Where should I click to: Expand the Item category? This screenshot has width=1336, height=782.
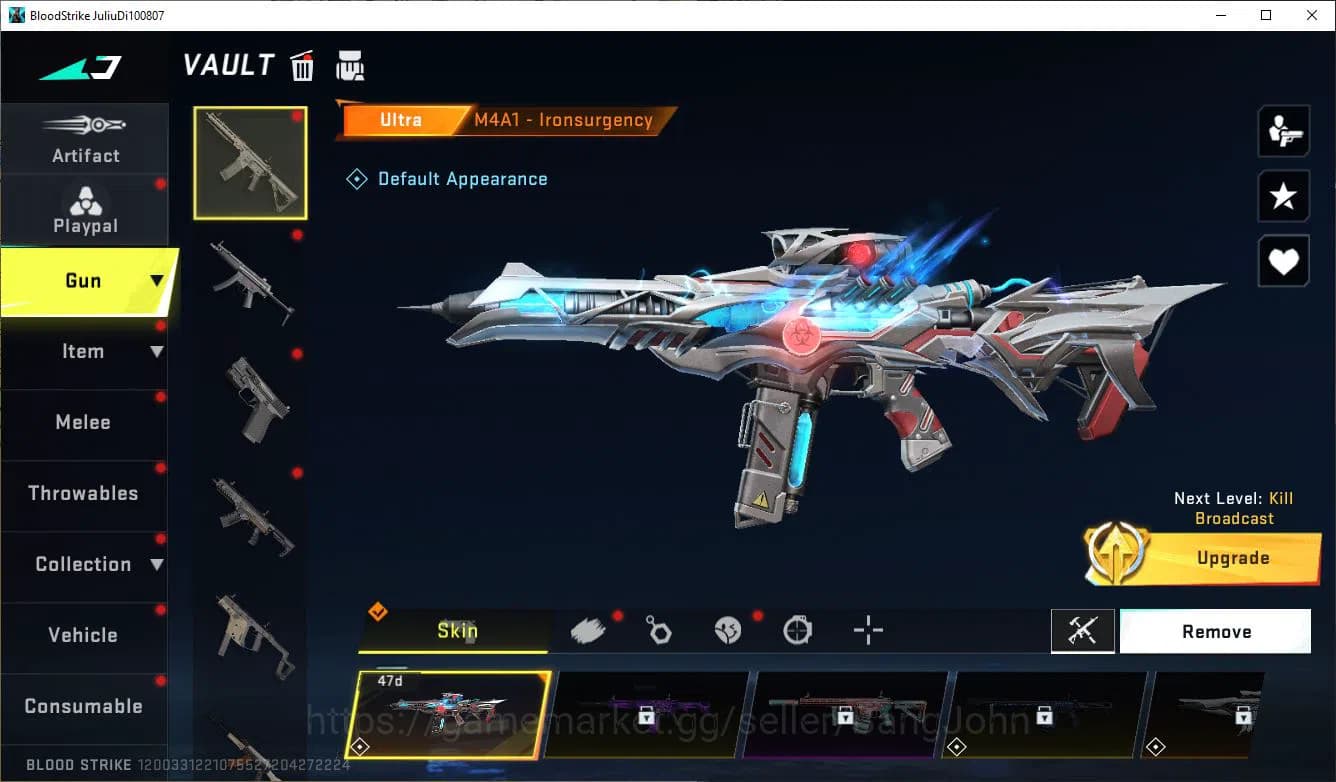tap(84, 351)
